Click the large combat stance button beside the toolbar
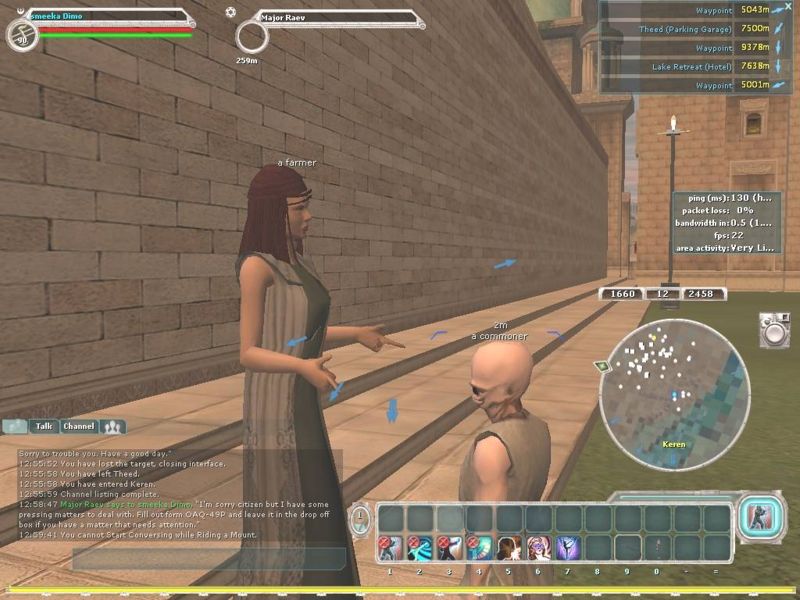Screen dimensions: 800x600 pos(758,518)
